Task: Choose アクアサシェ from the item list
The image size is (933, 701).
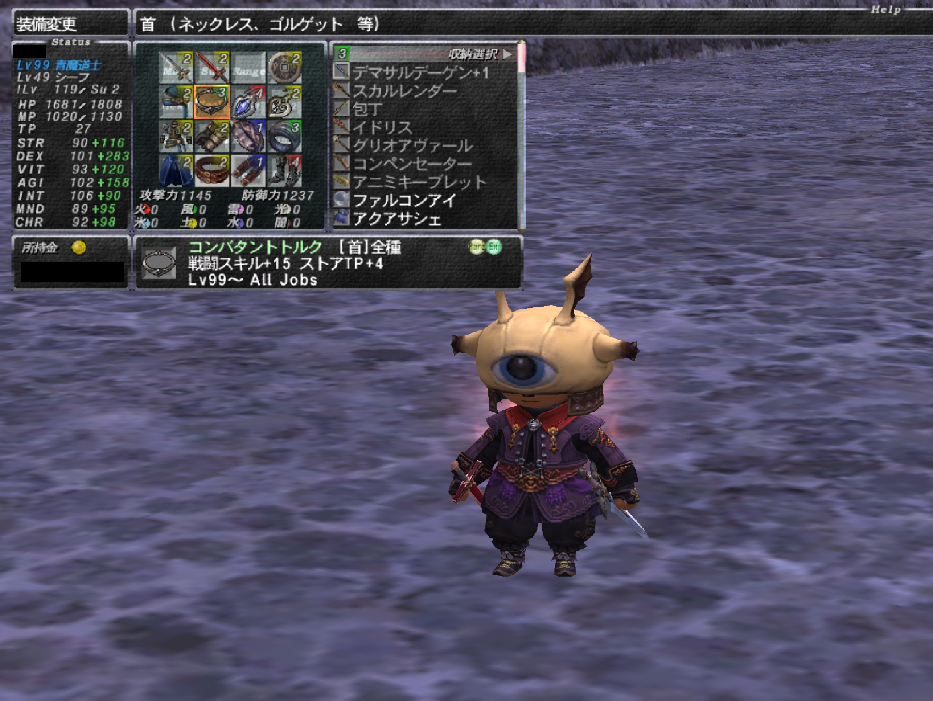Action: [x=396, y=218]
